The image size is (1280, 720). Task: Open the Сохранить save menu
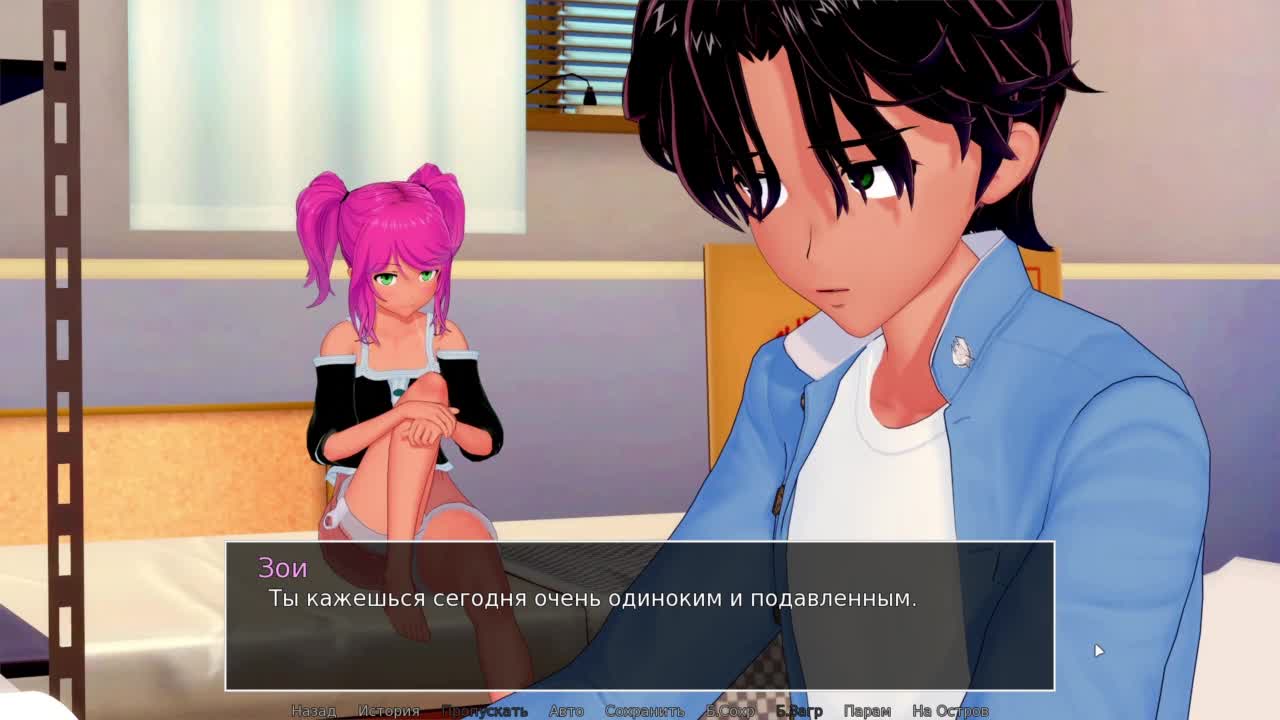tap(644, 711)
